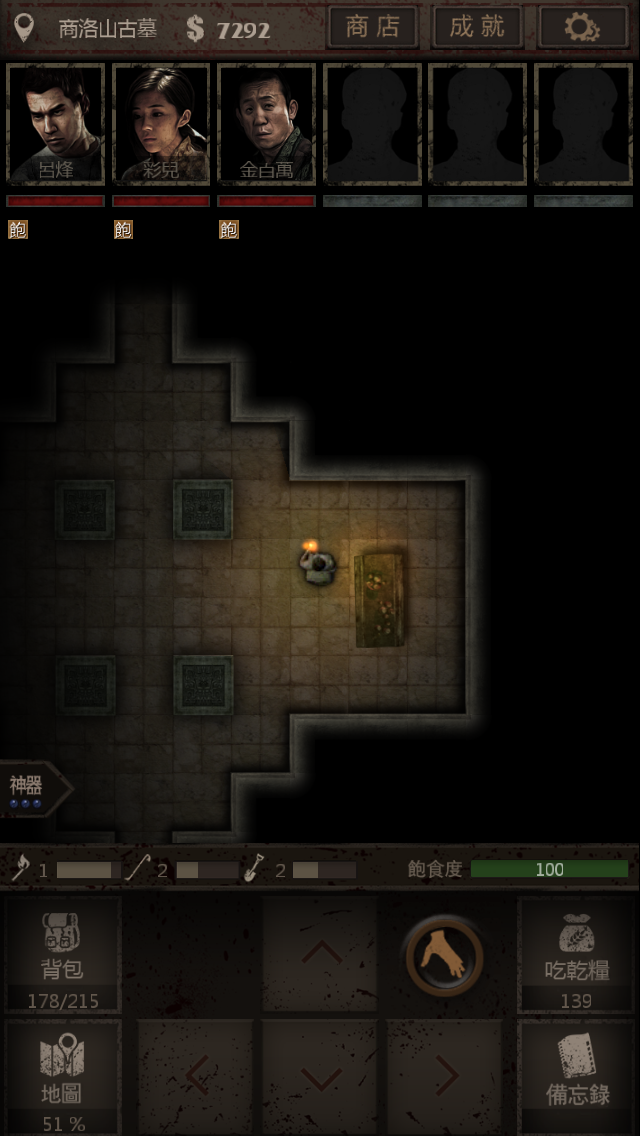Move up with the up arrow
The height and width of the screenshot is (1136, 640).
click(x=320, y=952)
